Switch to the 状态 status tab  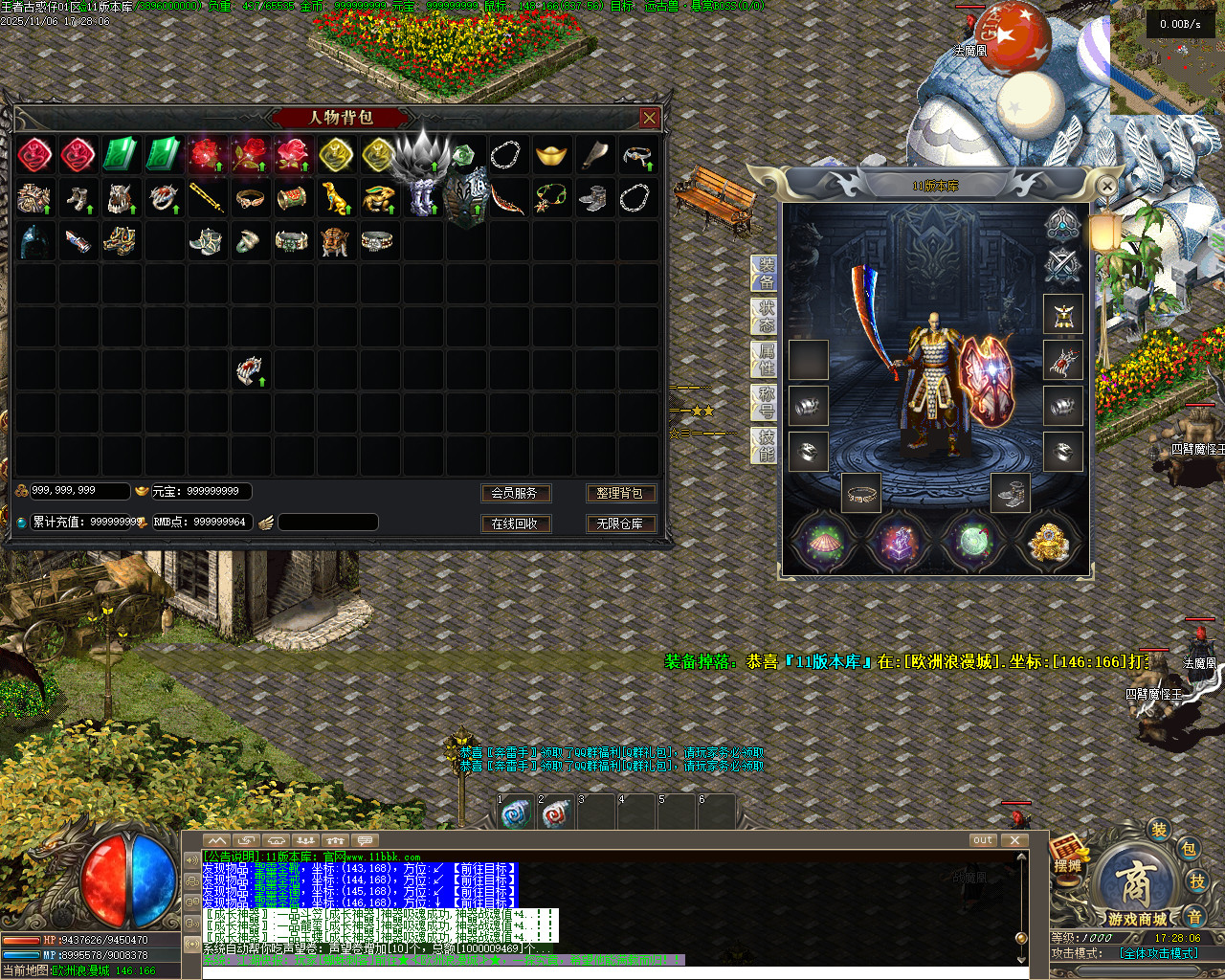pyautogui.click(x=767, y=316)
